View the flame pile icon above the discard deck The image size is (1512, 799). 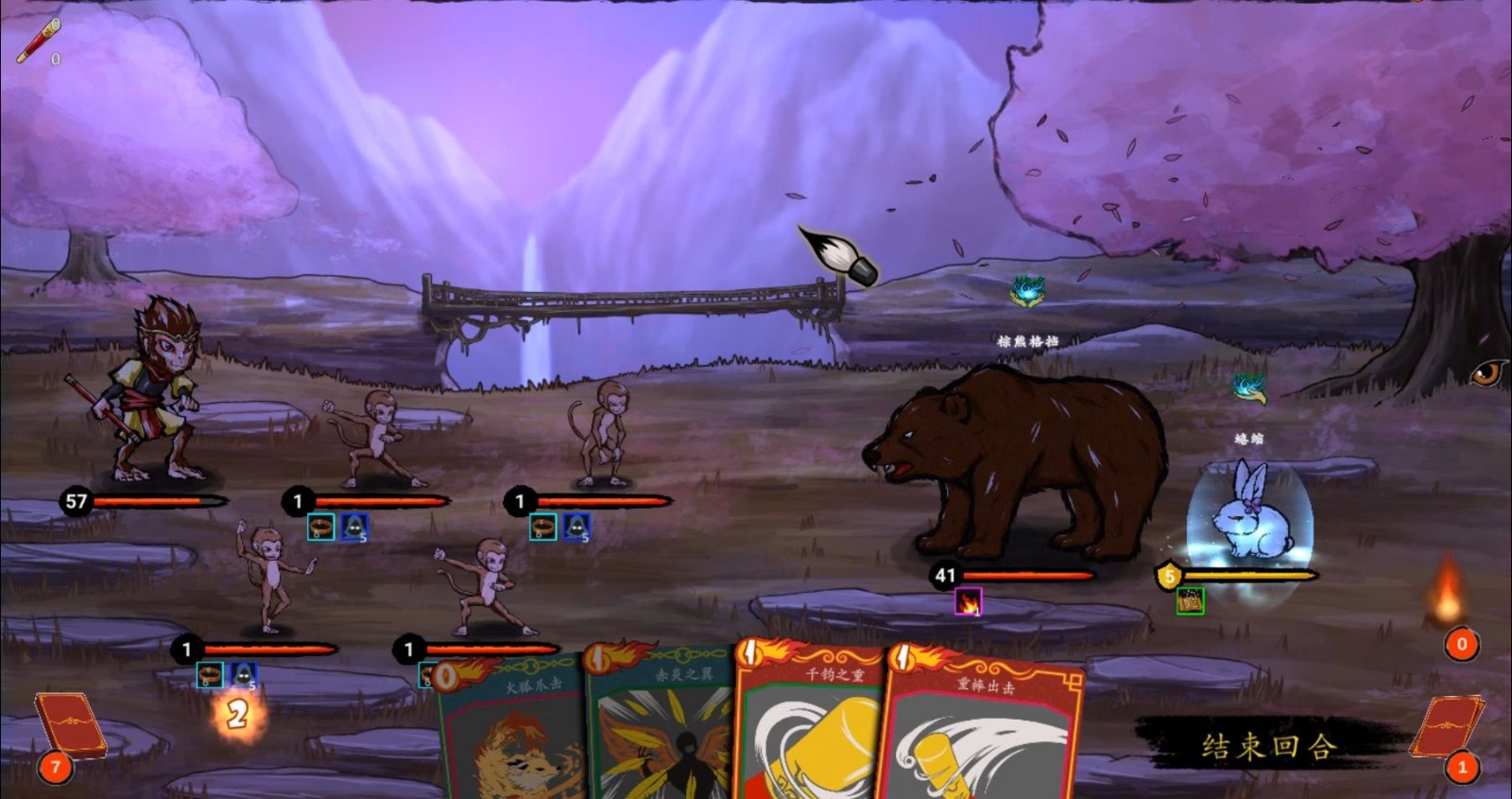[x=1448, y=592]
